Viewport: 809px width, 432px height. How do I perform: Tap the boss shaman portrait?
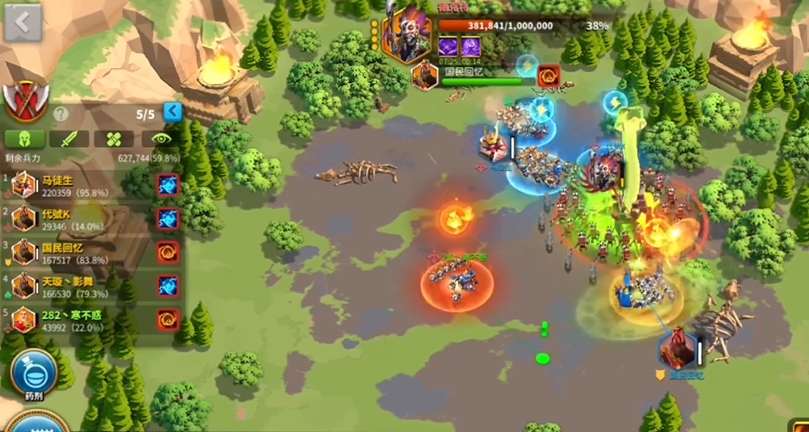coord(408,35)
